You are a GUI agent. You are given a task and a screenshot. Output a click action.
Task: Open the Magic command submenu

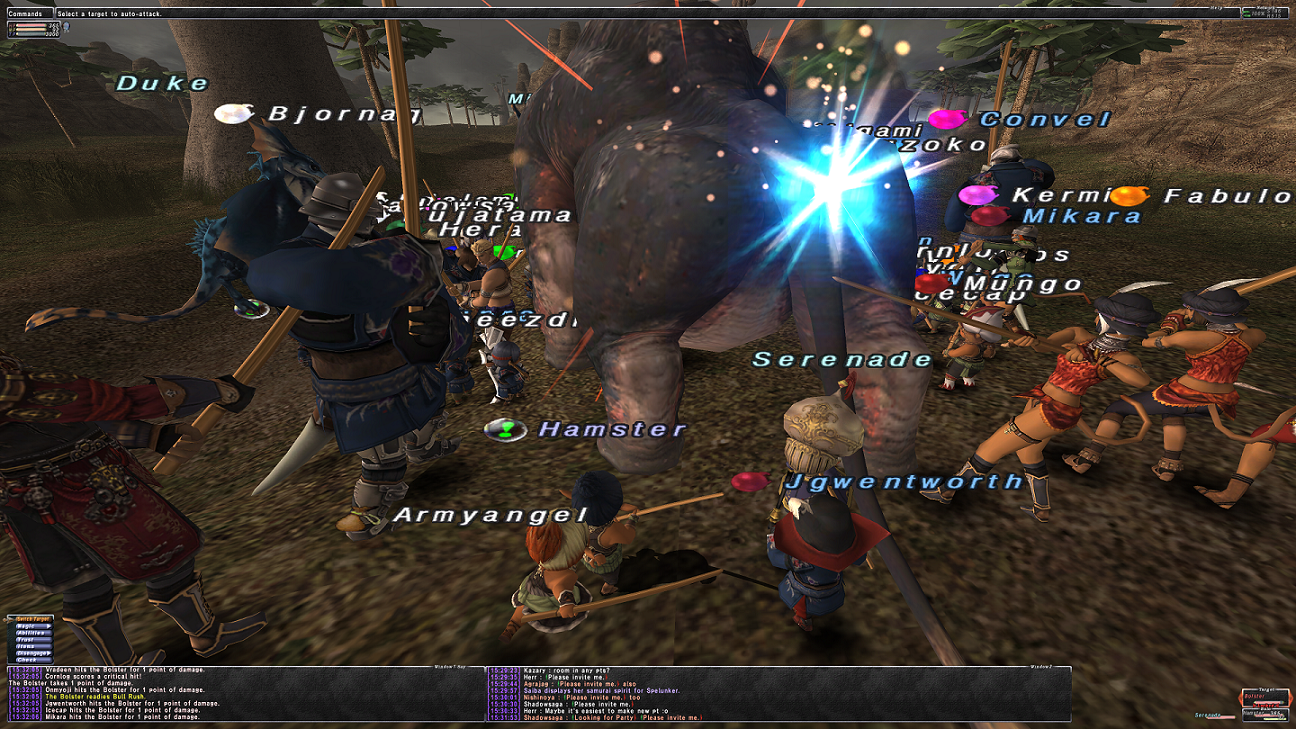tap(28, 627)
